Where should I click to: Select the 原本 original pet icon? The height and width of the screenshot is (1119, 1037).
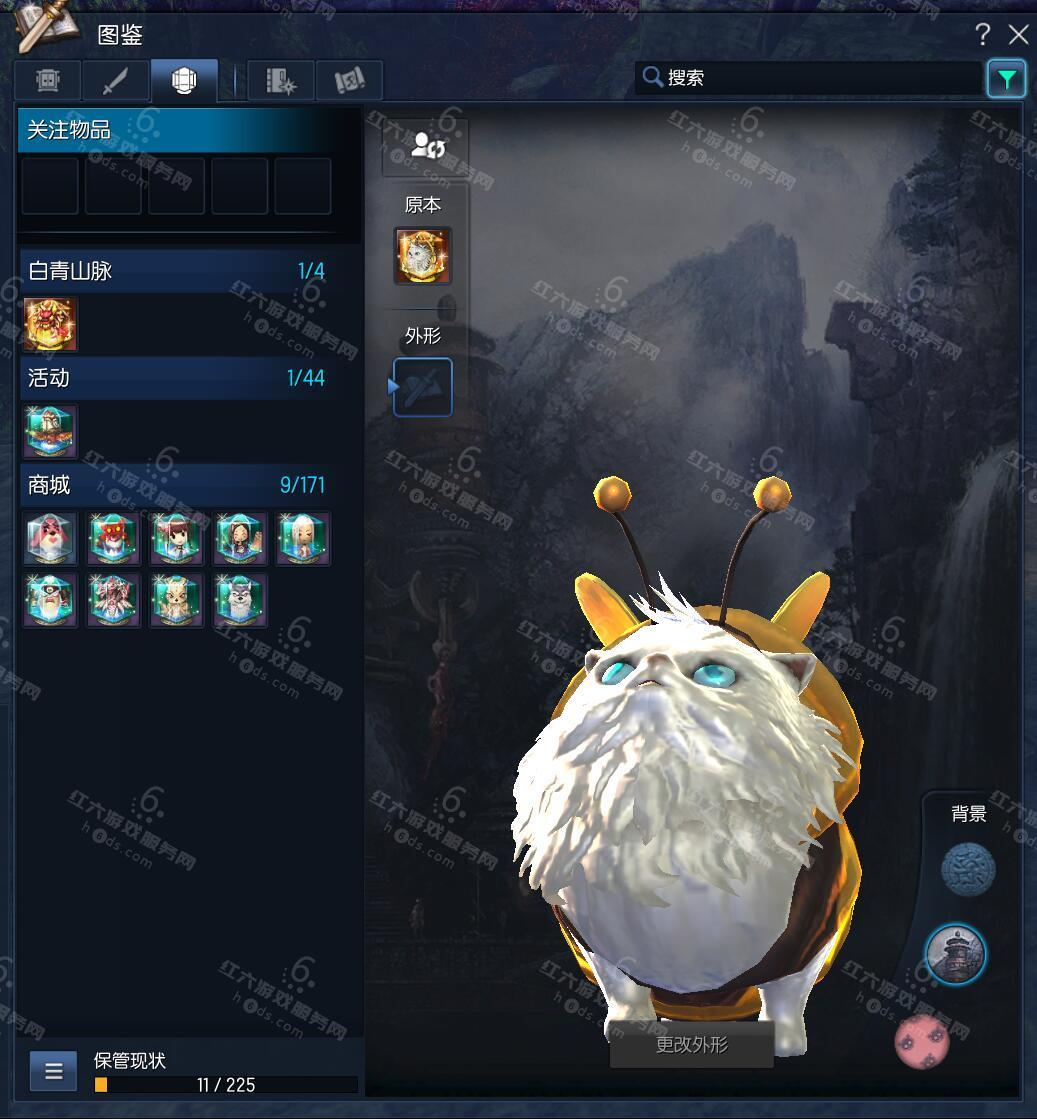pyautogui.click(x=423, y=256)
